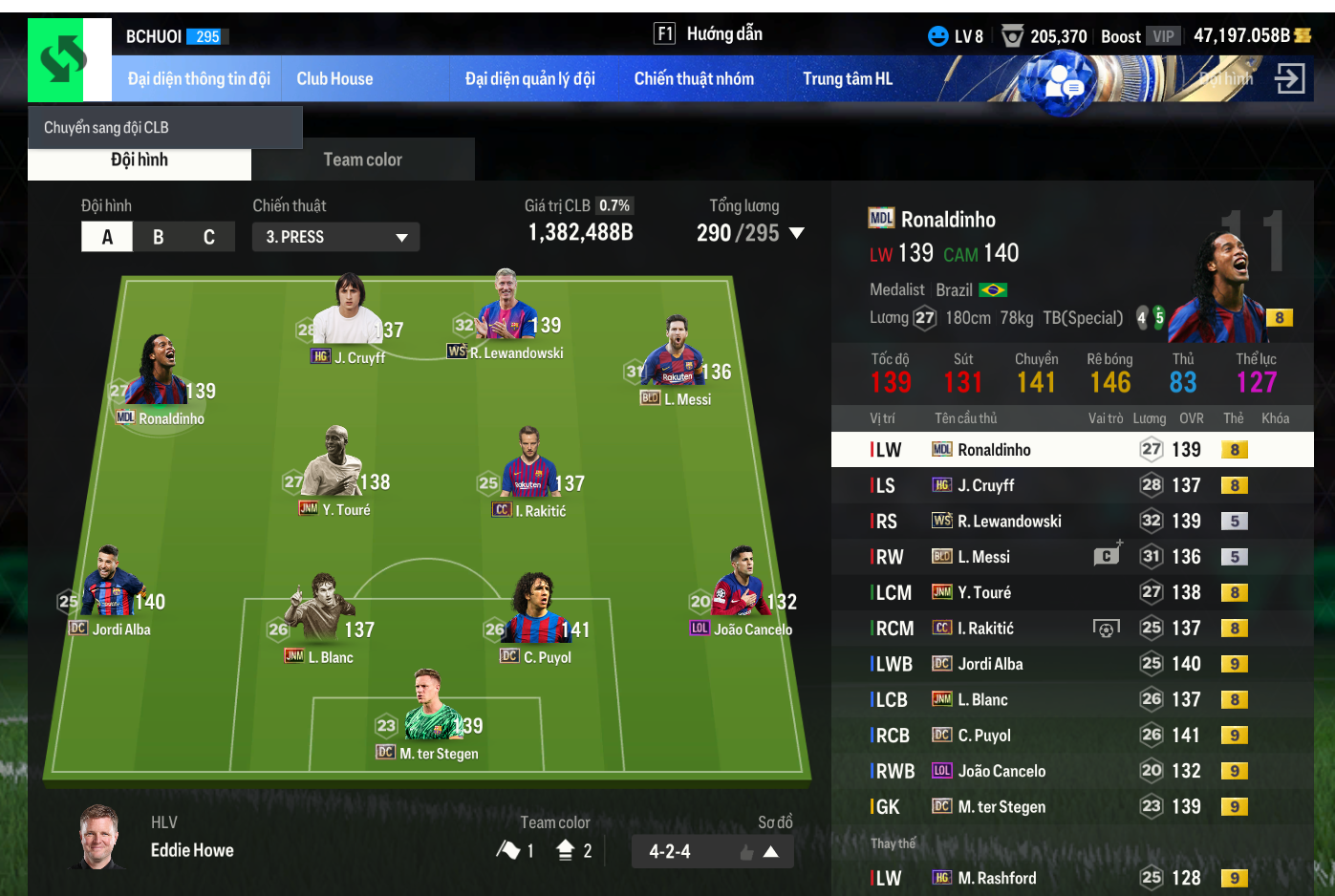
Task: Switch to the Team color tab
Action: (362, 160)
